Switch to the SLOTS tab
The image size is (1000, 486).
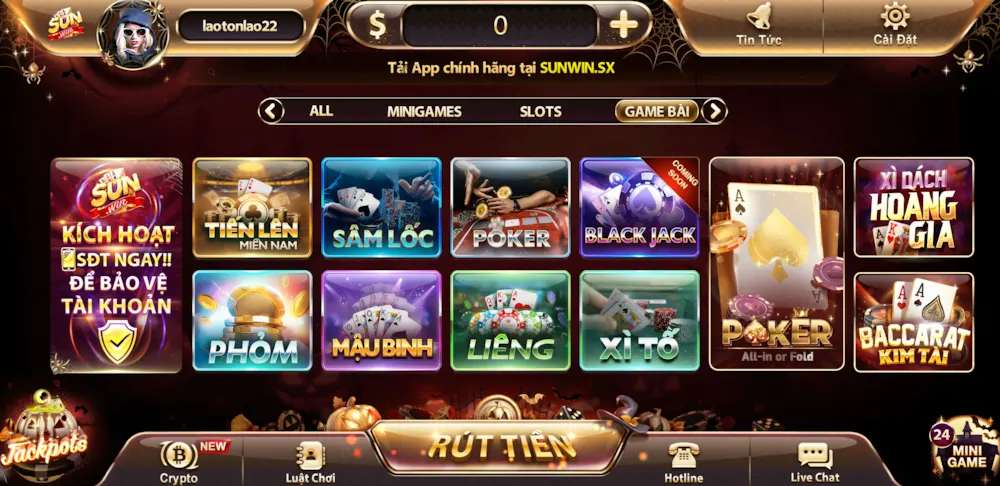tap(540, 111)
